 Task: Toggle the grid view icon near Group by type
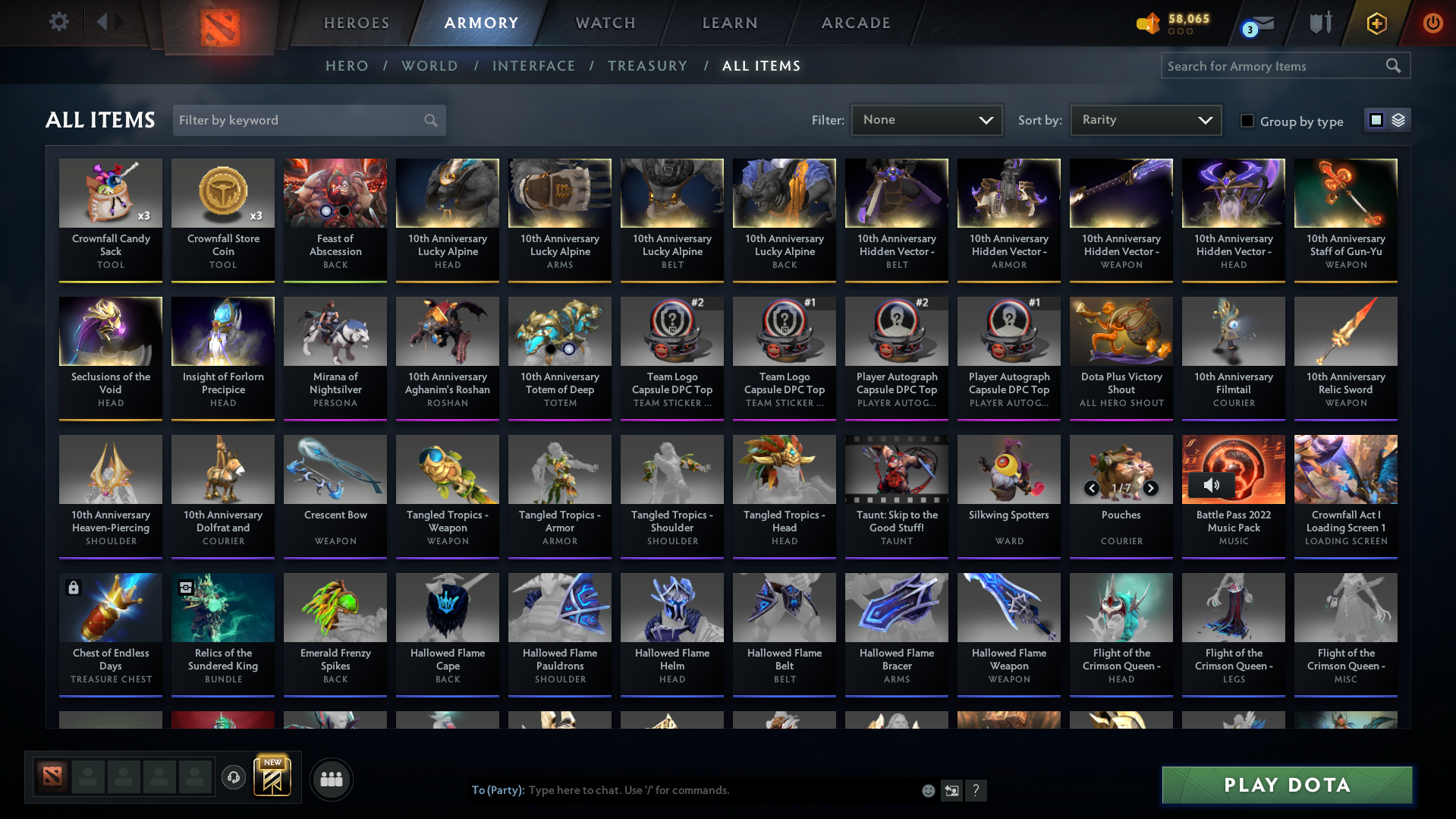1376,119
